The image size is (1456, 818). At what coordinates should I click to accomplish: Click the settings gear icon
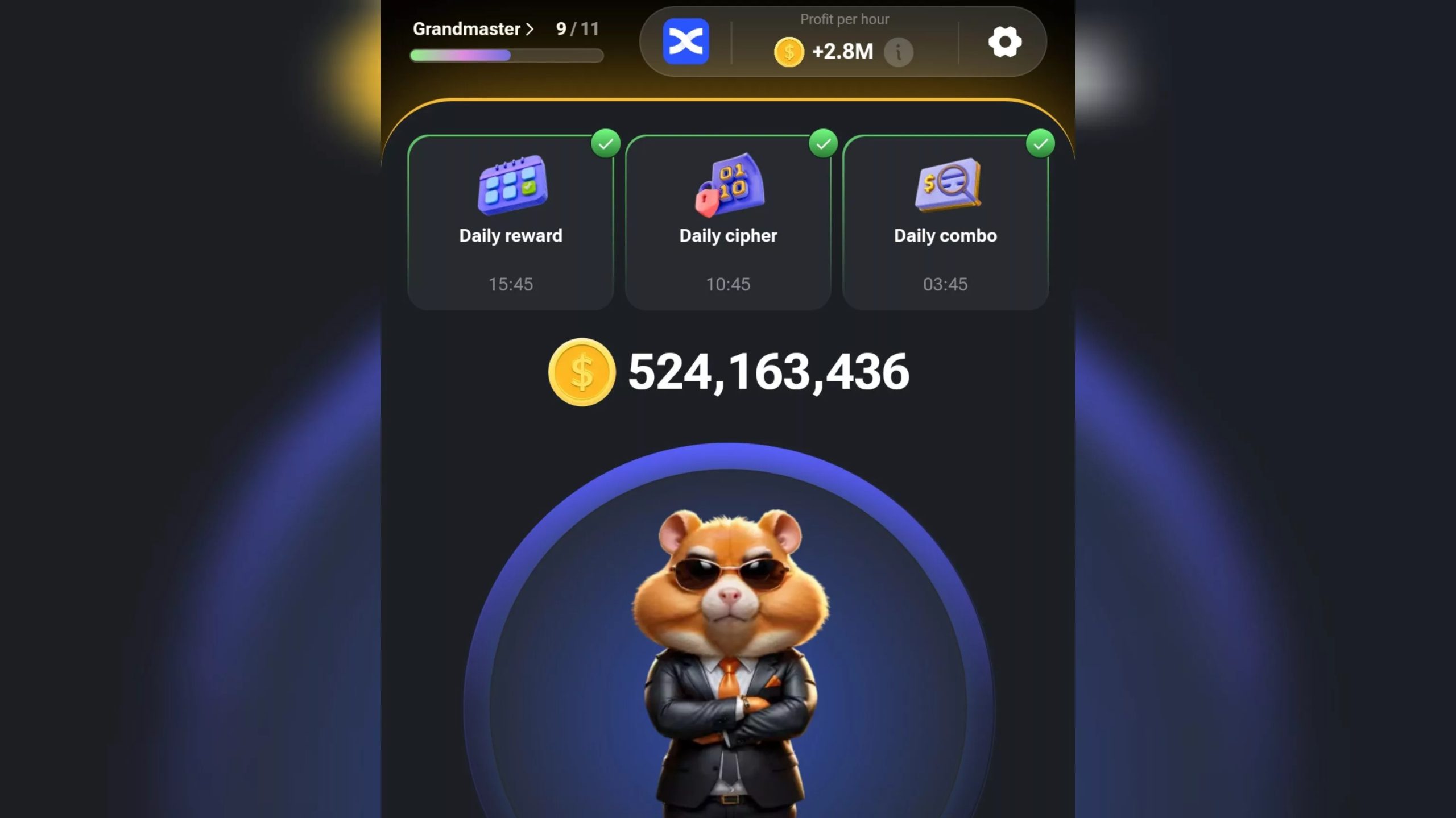tap(1006, 42)
